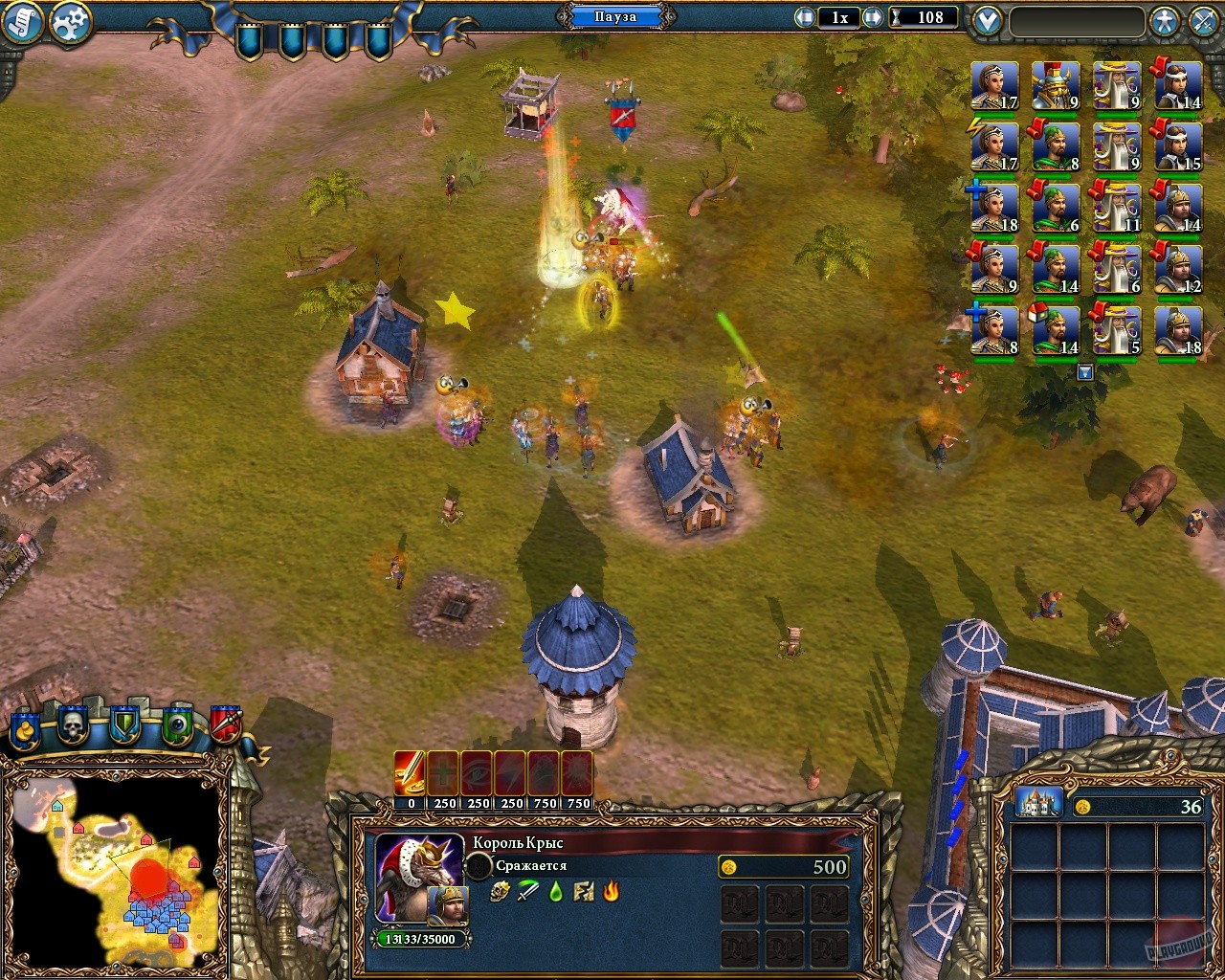Click the 13133/35000 health bar of Король Крыс

(x=418, y=940)
